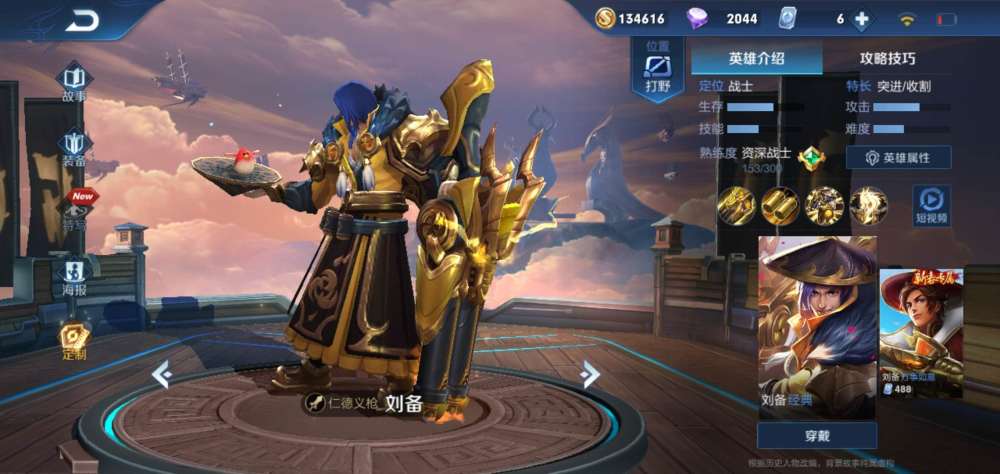Screen dimensions: 1000x474
Task: Click the green gem proficiency badge
Action: [811, 157]
